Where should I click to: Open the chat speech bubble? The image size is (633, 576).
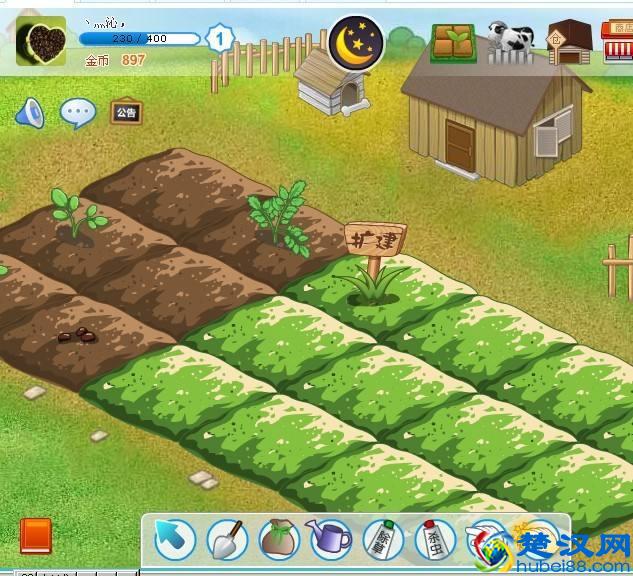(78, 113)
